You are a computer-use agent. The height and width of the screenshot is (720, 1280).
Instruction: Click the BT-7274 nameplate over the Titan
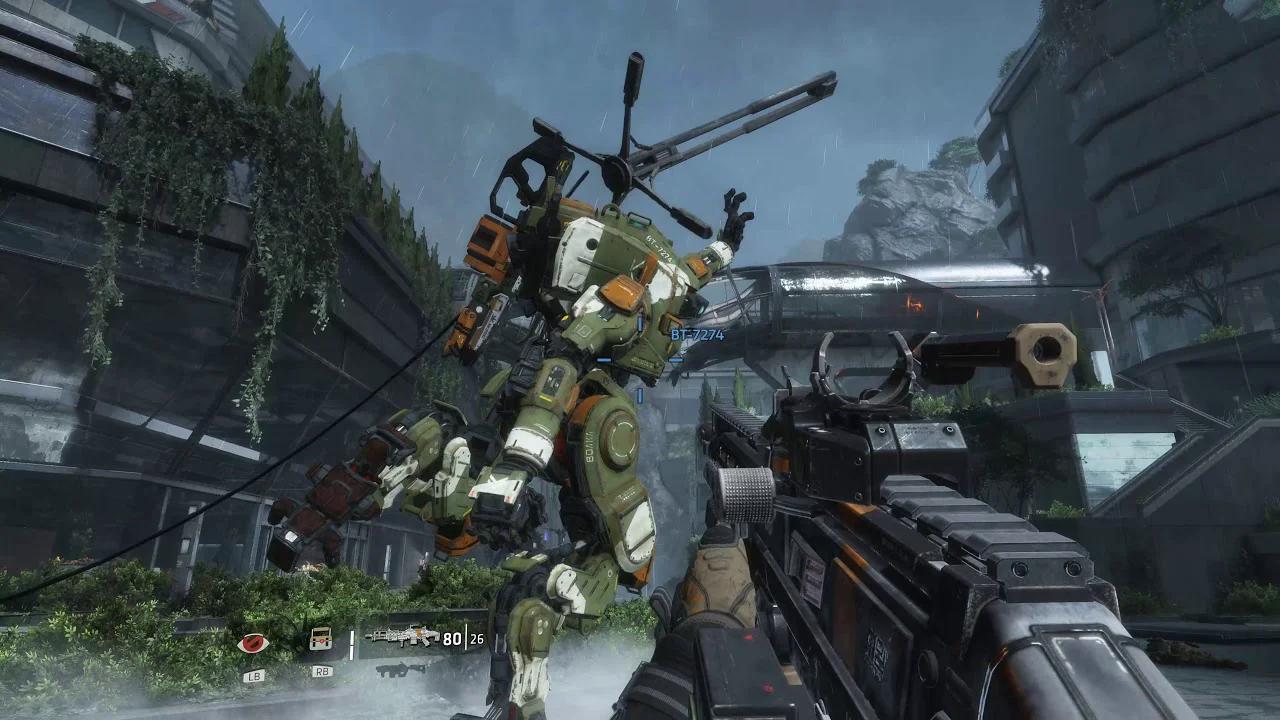click(697, 335)
